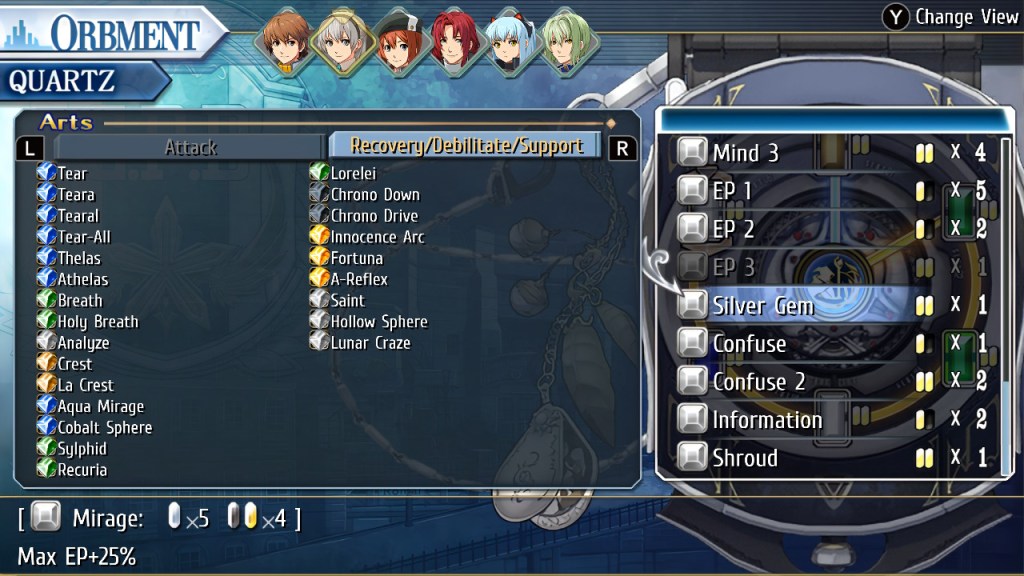Choose the silver-haired character portrait
Image resolution: width=1024 pixels, height=576 pixels.
tap(343, 43)
